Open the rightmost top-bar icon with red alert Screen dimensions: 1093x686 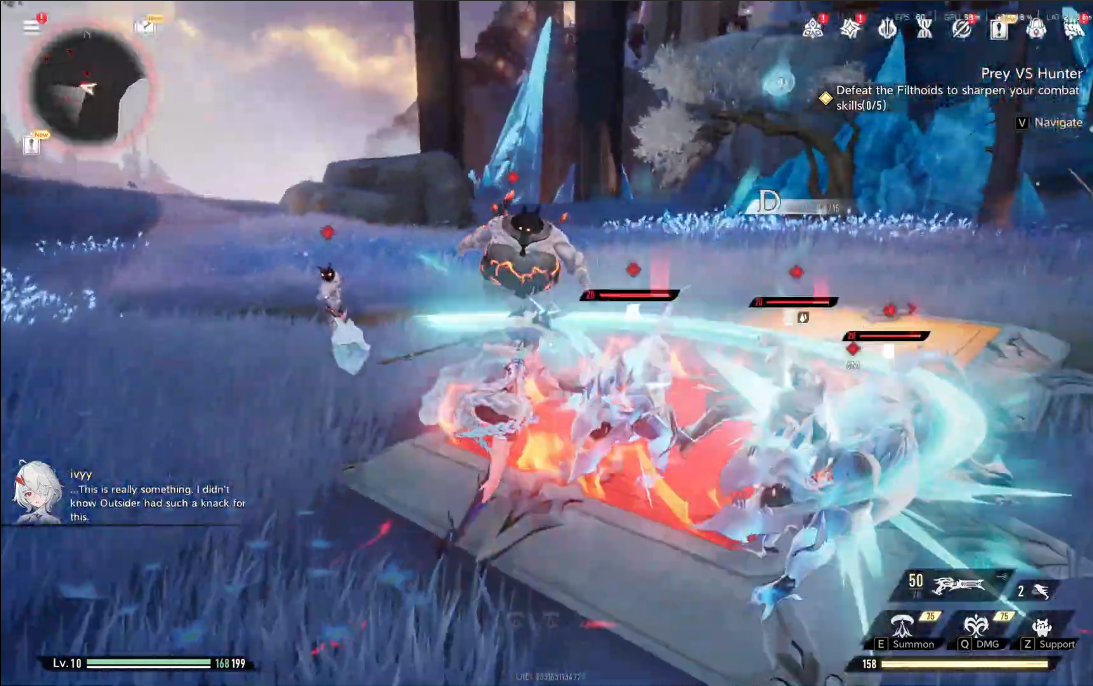(1073, 29)
